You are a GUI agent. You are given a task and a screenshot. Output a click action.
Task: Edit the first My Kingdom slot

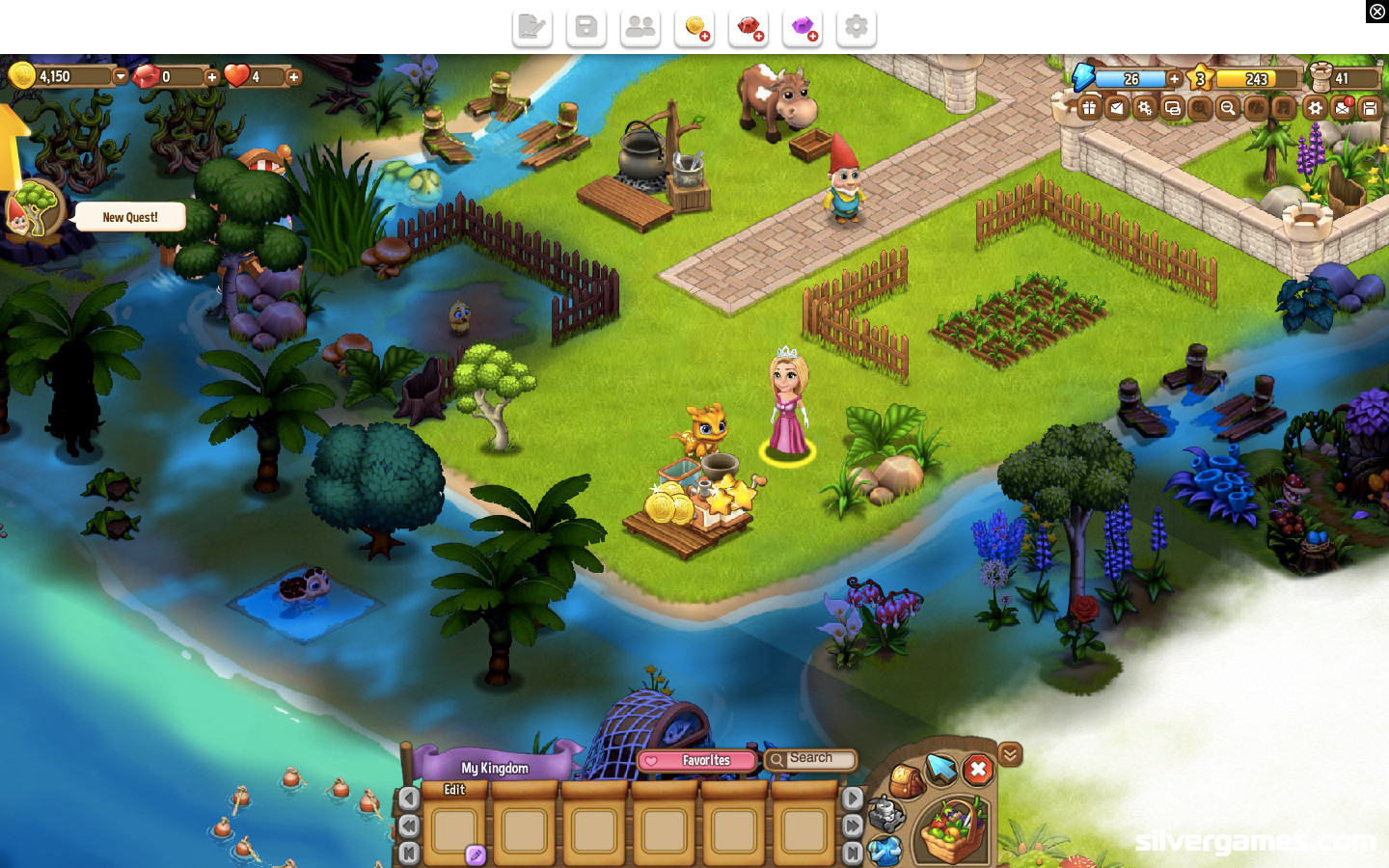(x=455, y=829)
